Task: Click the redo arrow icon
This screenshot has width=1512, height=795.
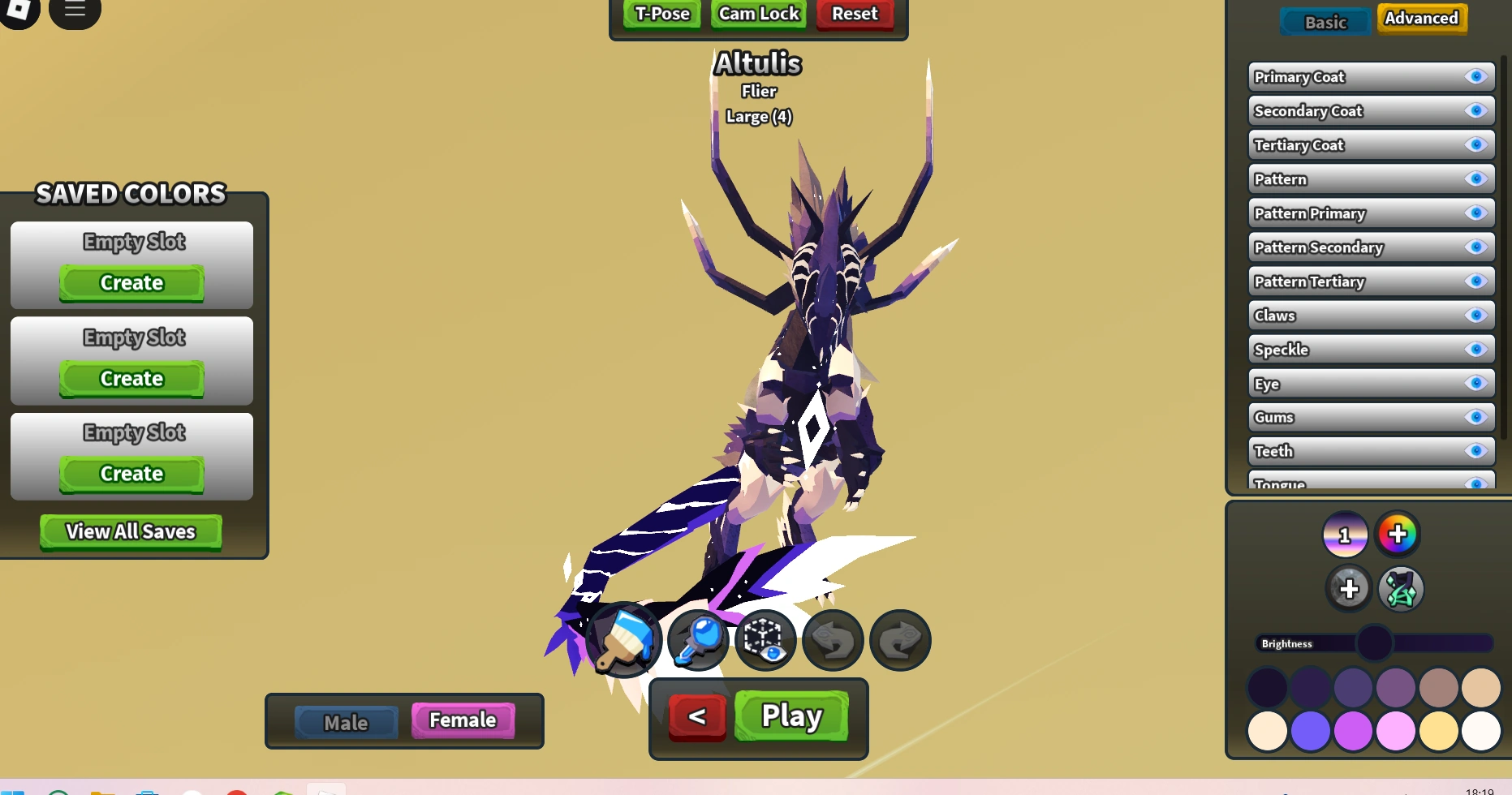Action: (899, 640)
